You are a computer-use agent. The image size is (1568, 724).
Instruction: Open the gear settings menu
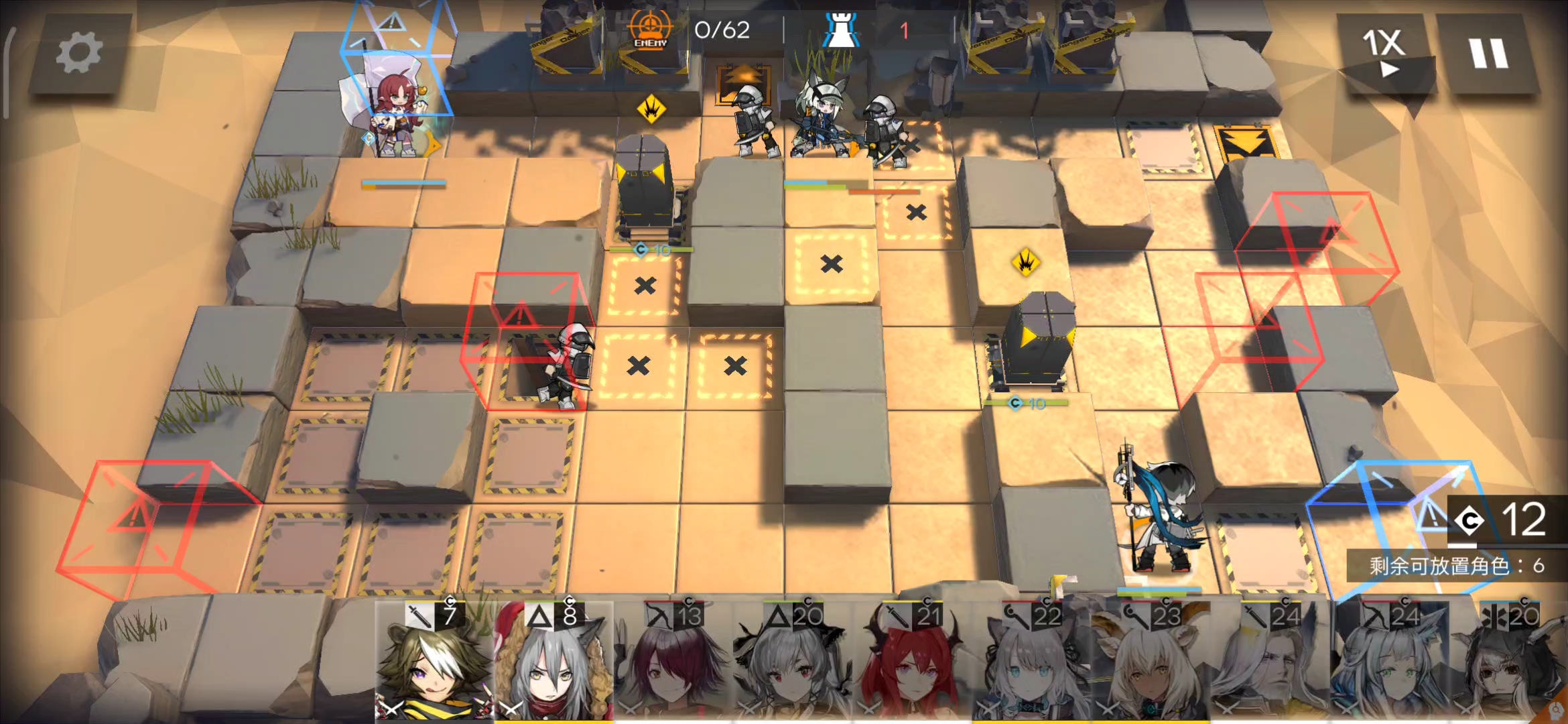click(x=78, y=54)
